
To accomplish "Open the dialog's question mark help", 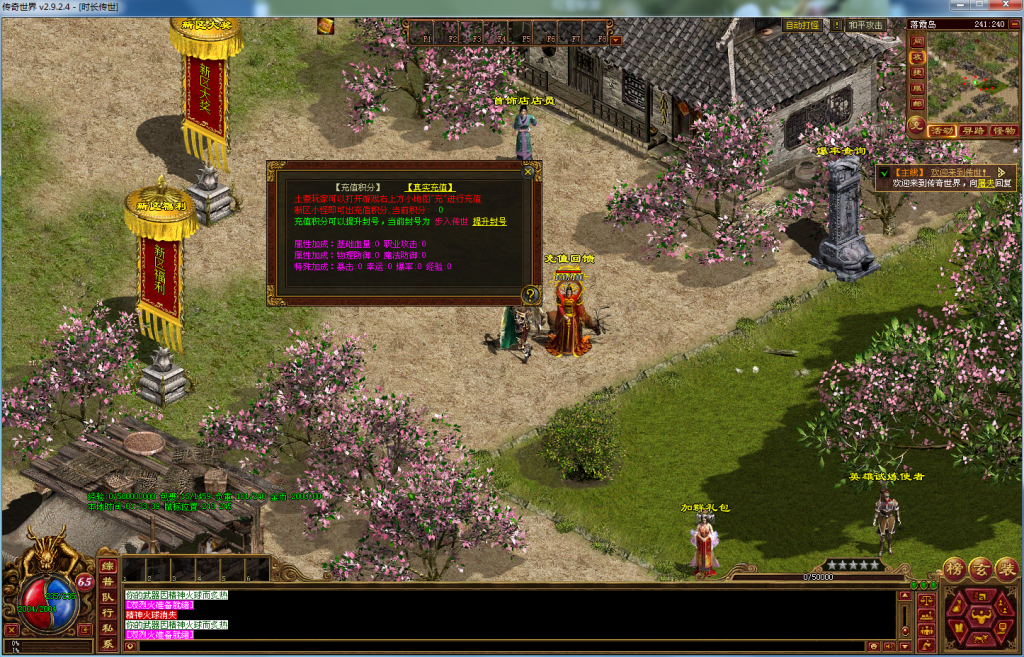I will click(531, 294).
